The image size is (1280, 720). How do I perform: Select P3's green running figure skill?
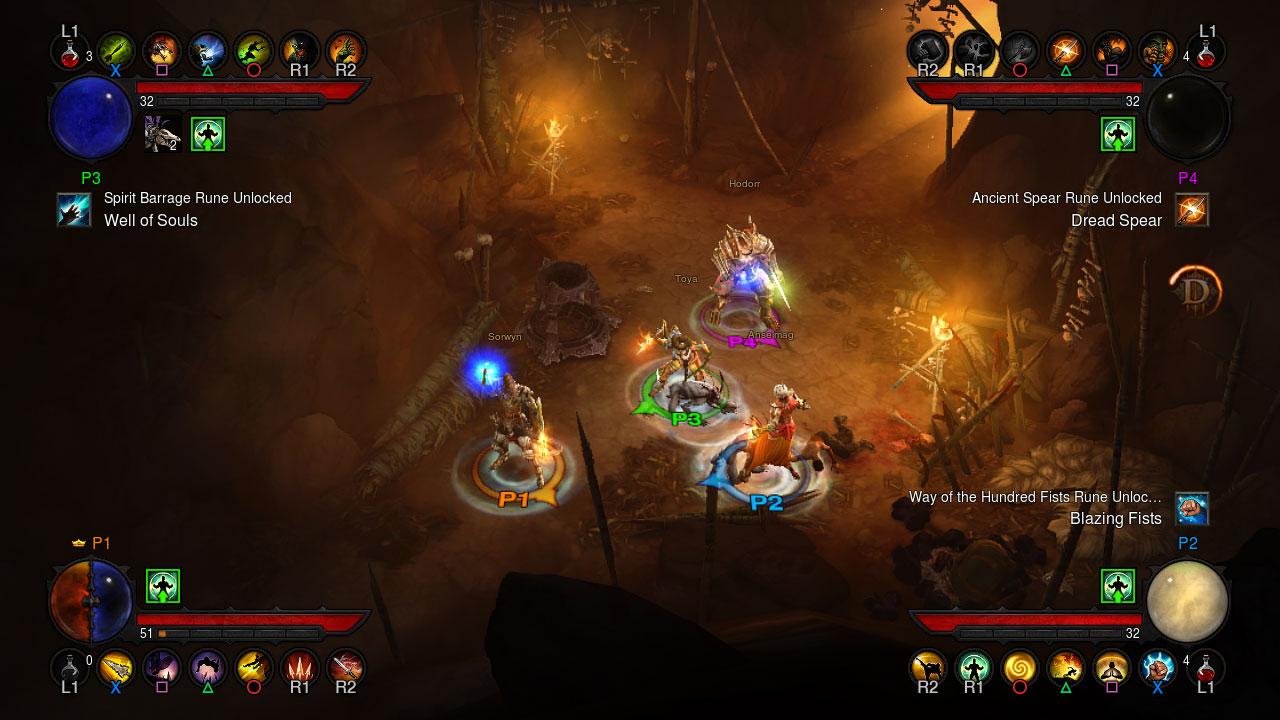[x=253, y=50]
